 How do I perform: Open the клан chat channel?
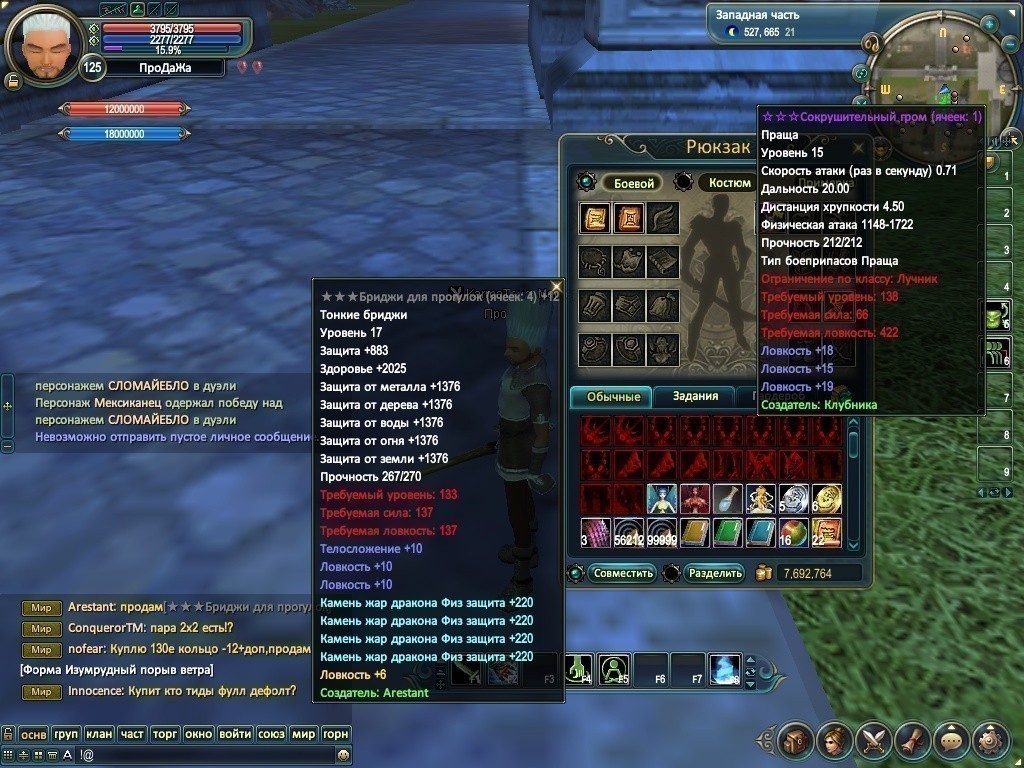(98, 734)
